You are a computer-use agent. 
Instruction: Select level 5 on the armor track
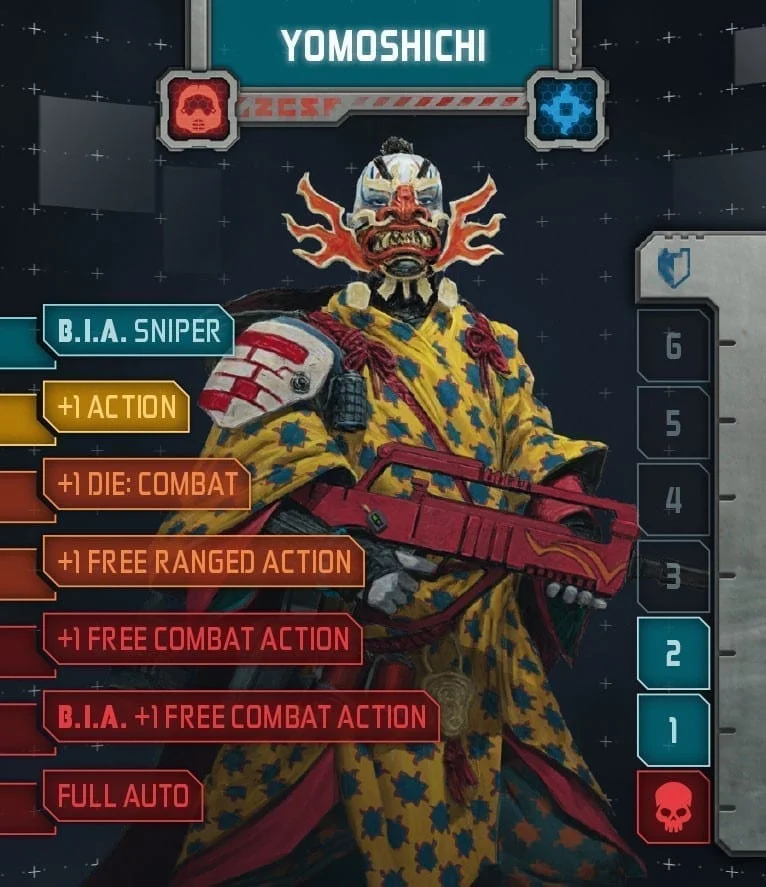pos(673,423)
